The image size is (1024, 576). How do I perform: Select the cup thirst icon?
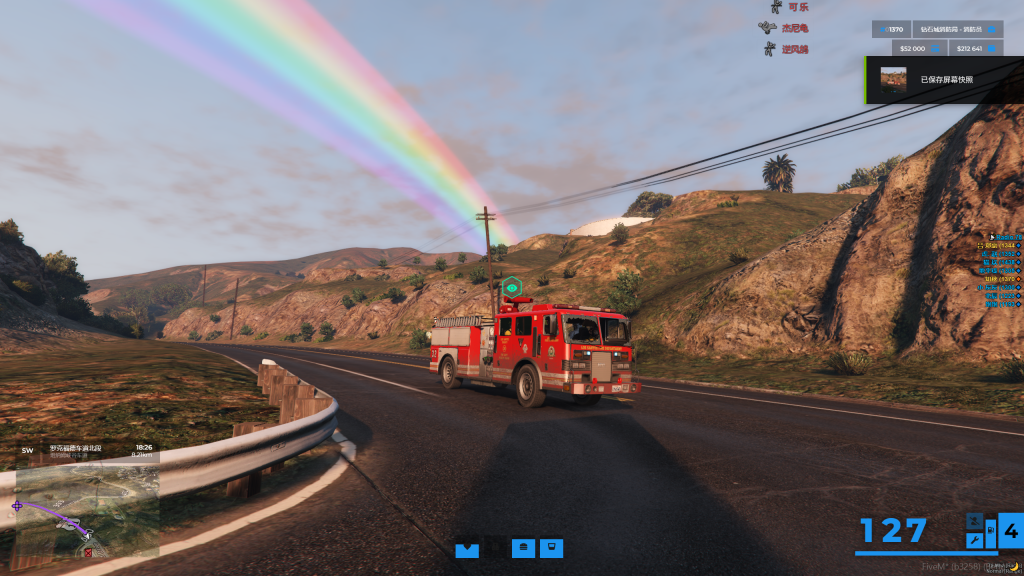pyautogui.click(x=551, y=548)
